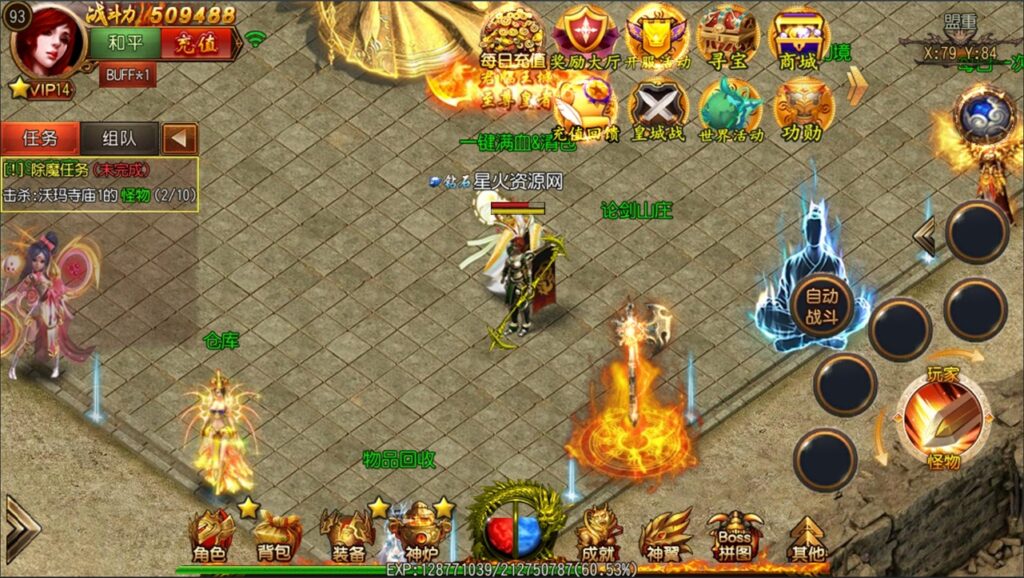Open the 角色 character menu
Screen dimensions: 1024x578
pos(211,535)
